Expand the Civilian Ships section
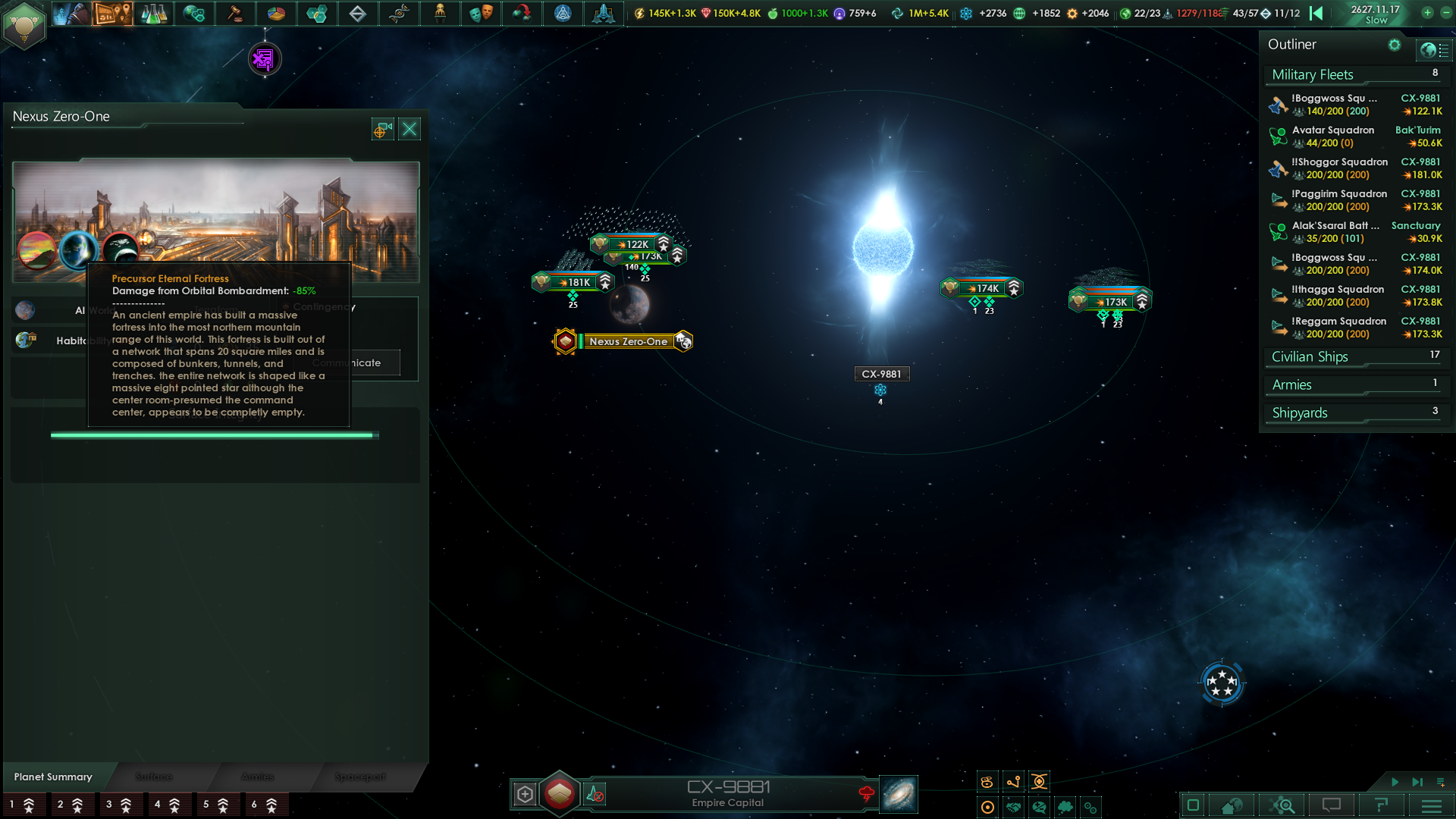This screenshot has height=819, width=1456. [x=1310, y=356]
